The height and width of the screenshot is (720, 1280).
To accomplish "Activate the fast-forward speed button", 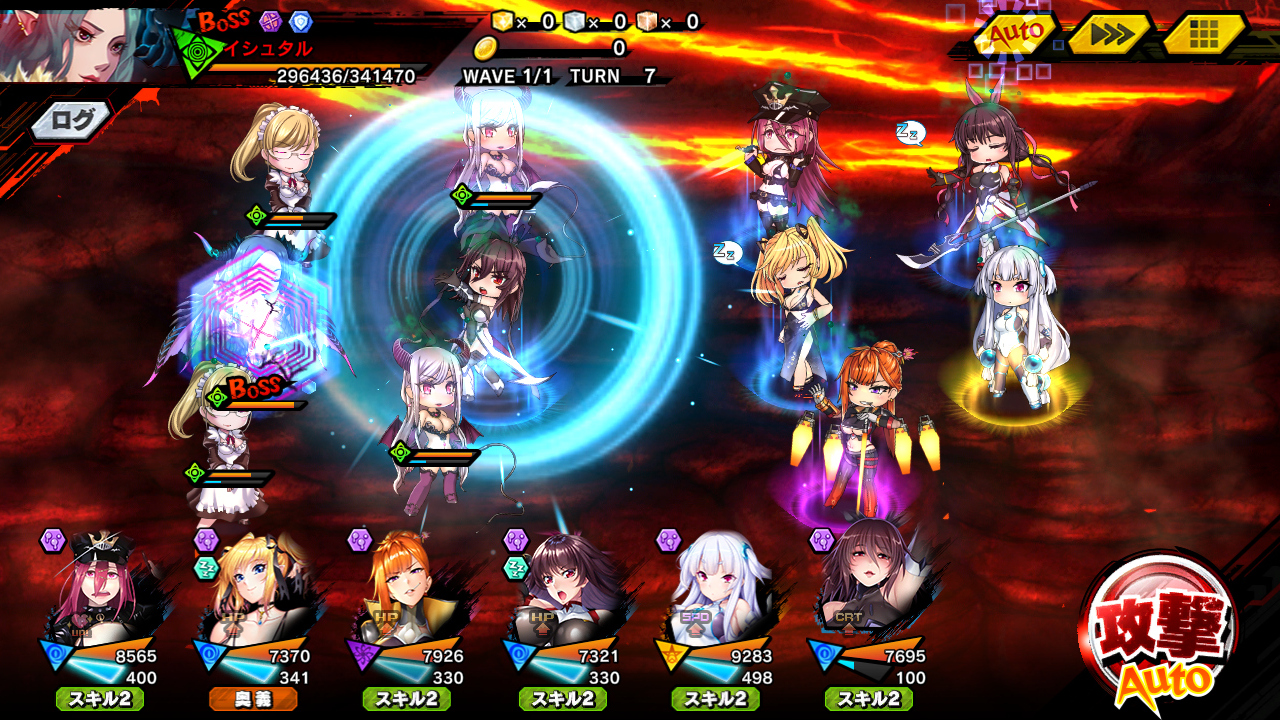I will (x=1109, y=35).
